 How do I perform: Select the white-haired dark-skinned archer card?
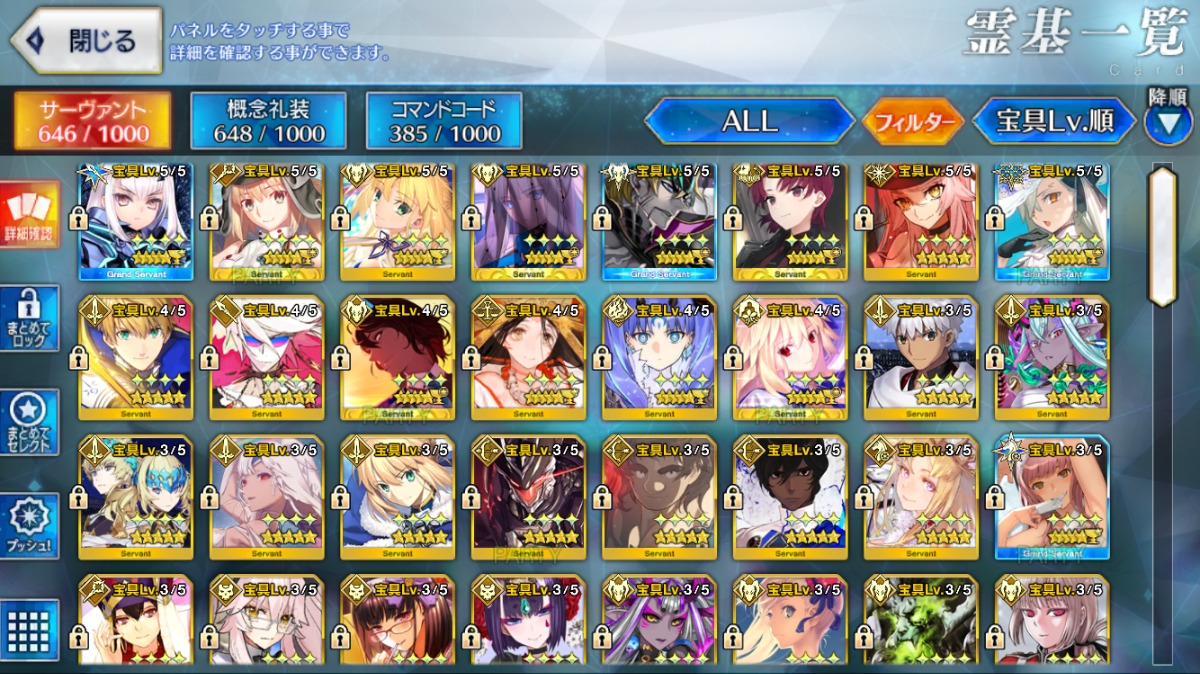[x=921, y=357]
